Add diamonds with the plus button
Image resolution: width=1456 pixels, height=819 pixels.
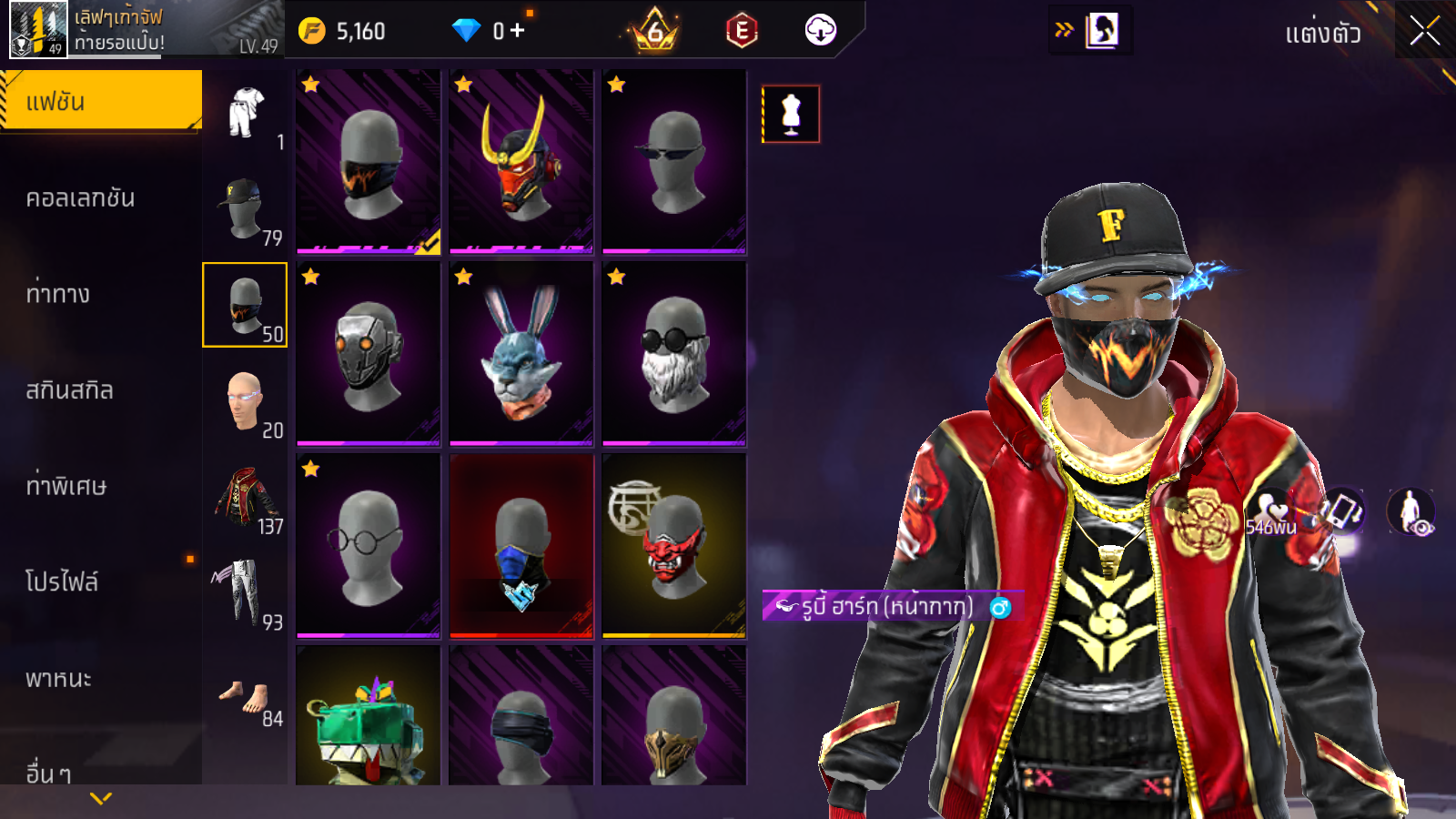point(517,31)
